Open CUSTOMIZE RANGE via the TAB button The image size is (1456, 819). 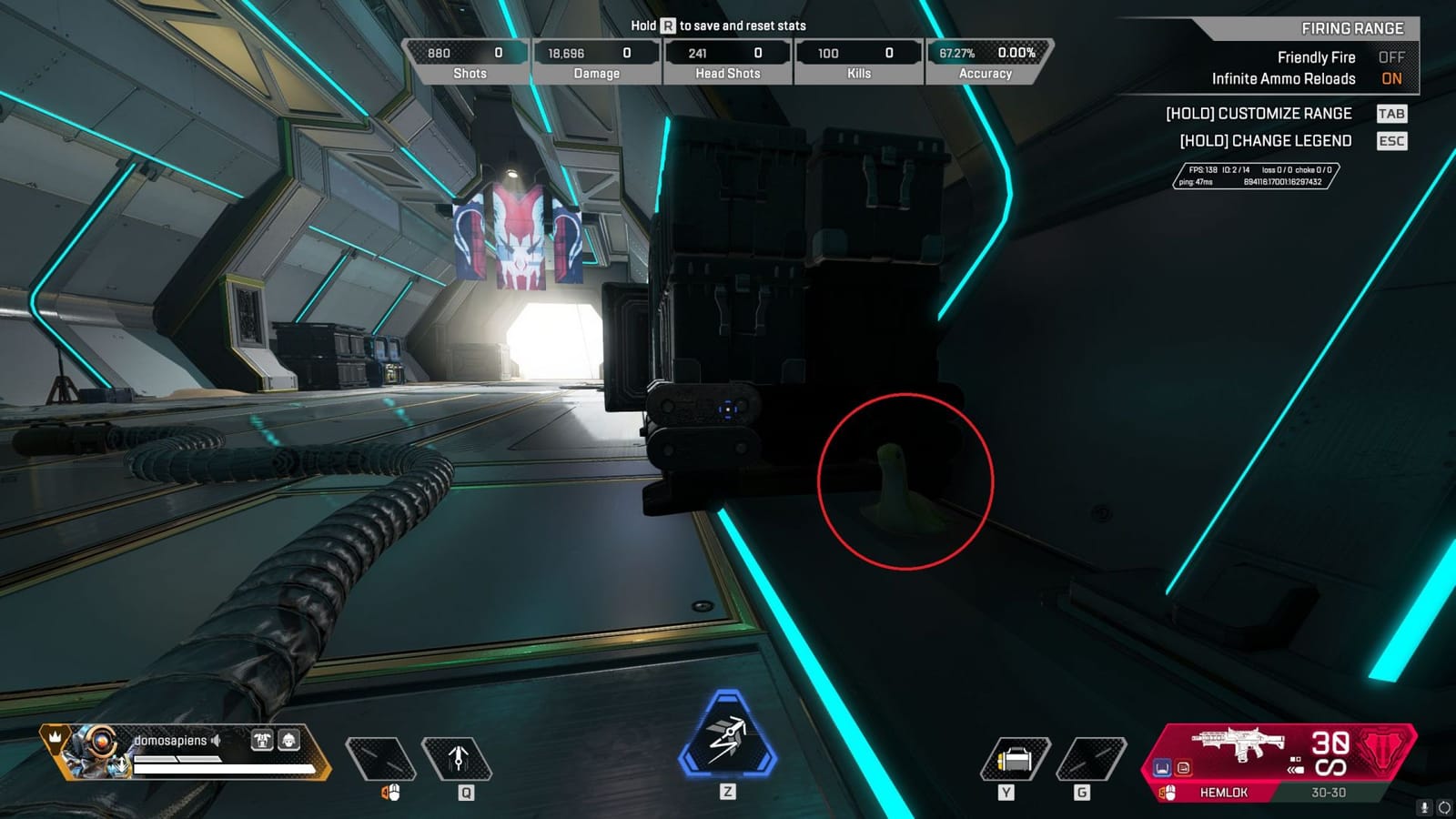coord(1392,113)
